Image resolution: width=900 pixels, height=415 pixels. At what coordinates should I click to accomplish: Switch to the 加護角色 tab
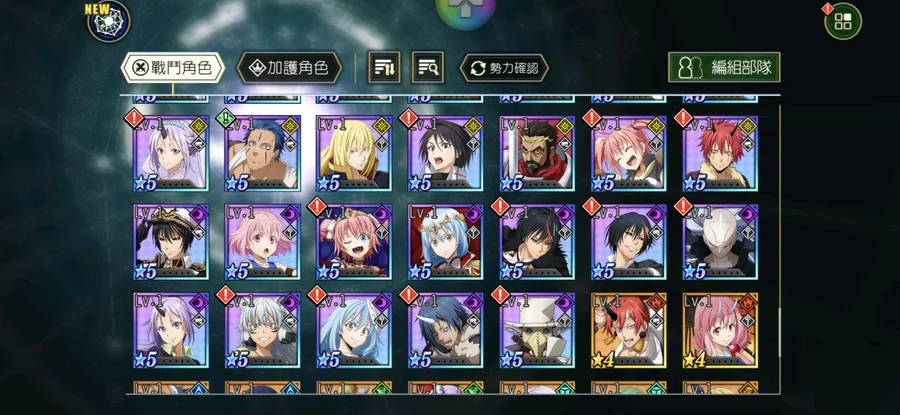tap(289, 68)
